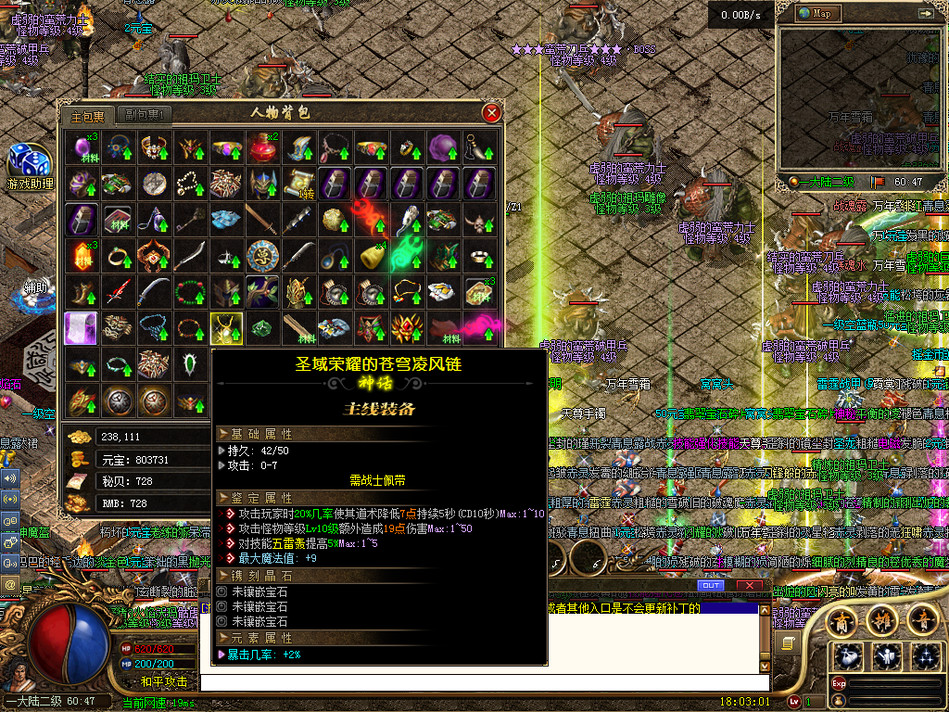Click the blue OUT button
The image size is (949, 712).
pyautogui.click(x=711, y=585)
